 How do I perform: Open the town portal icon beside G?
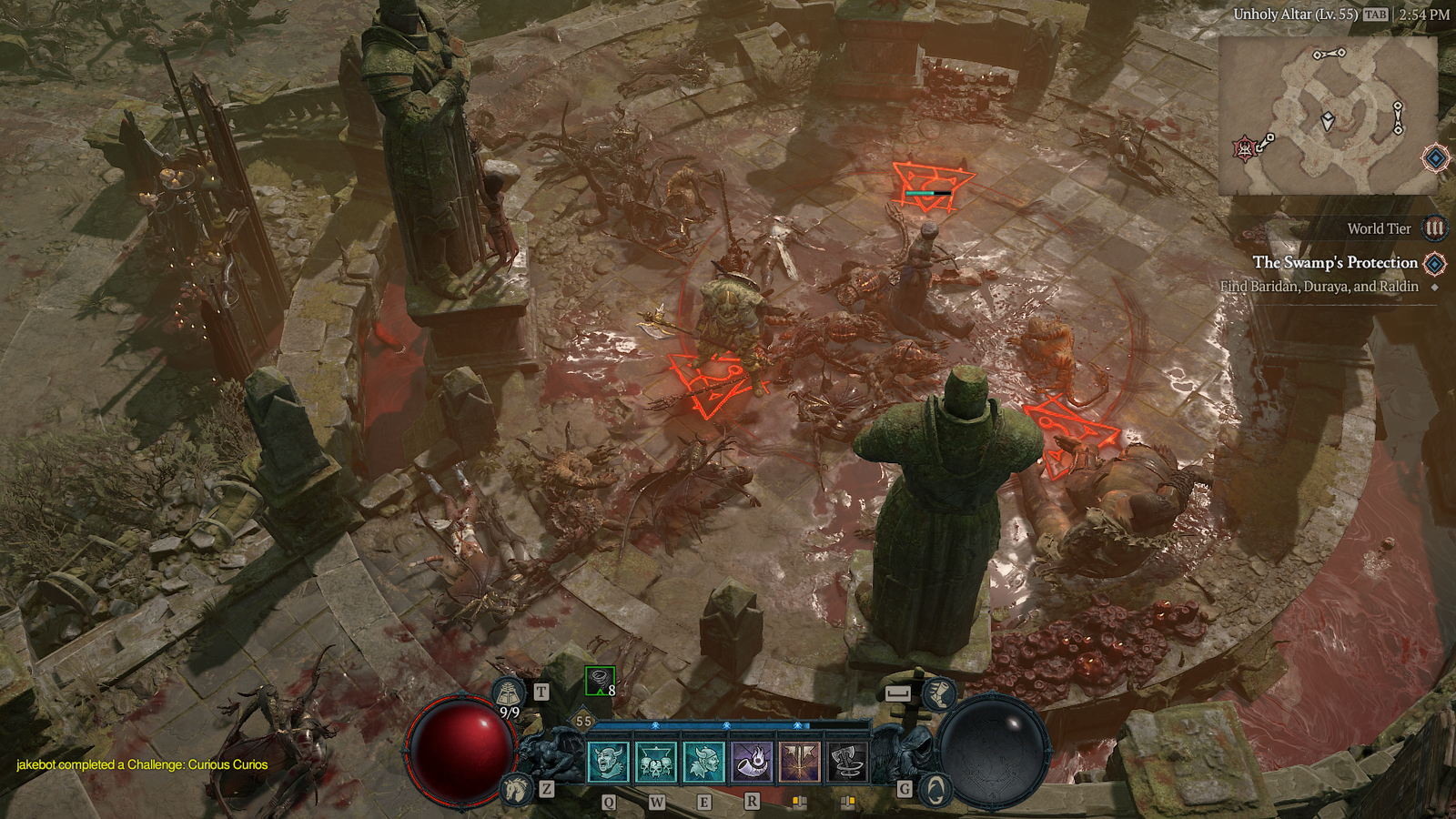pyautogui.click(x=936, y=790)
